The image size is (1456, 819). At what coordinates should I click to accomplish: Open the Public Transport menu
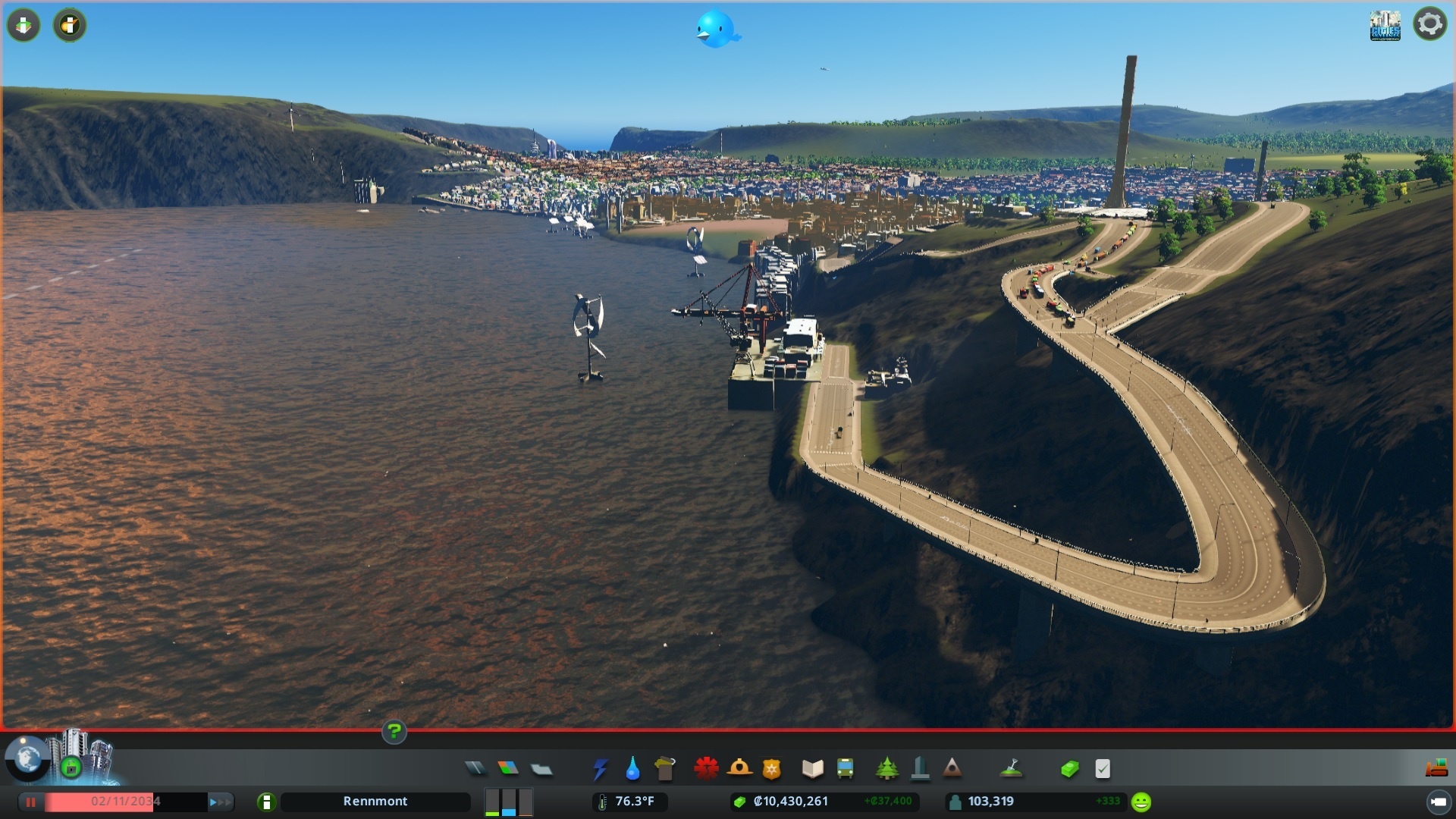click(845, 769)
